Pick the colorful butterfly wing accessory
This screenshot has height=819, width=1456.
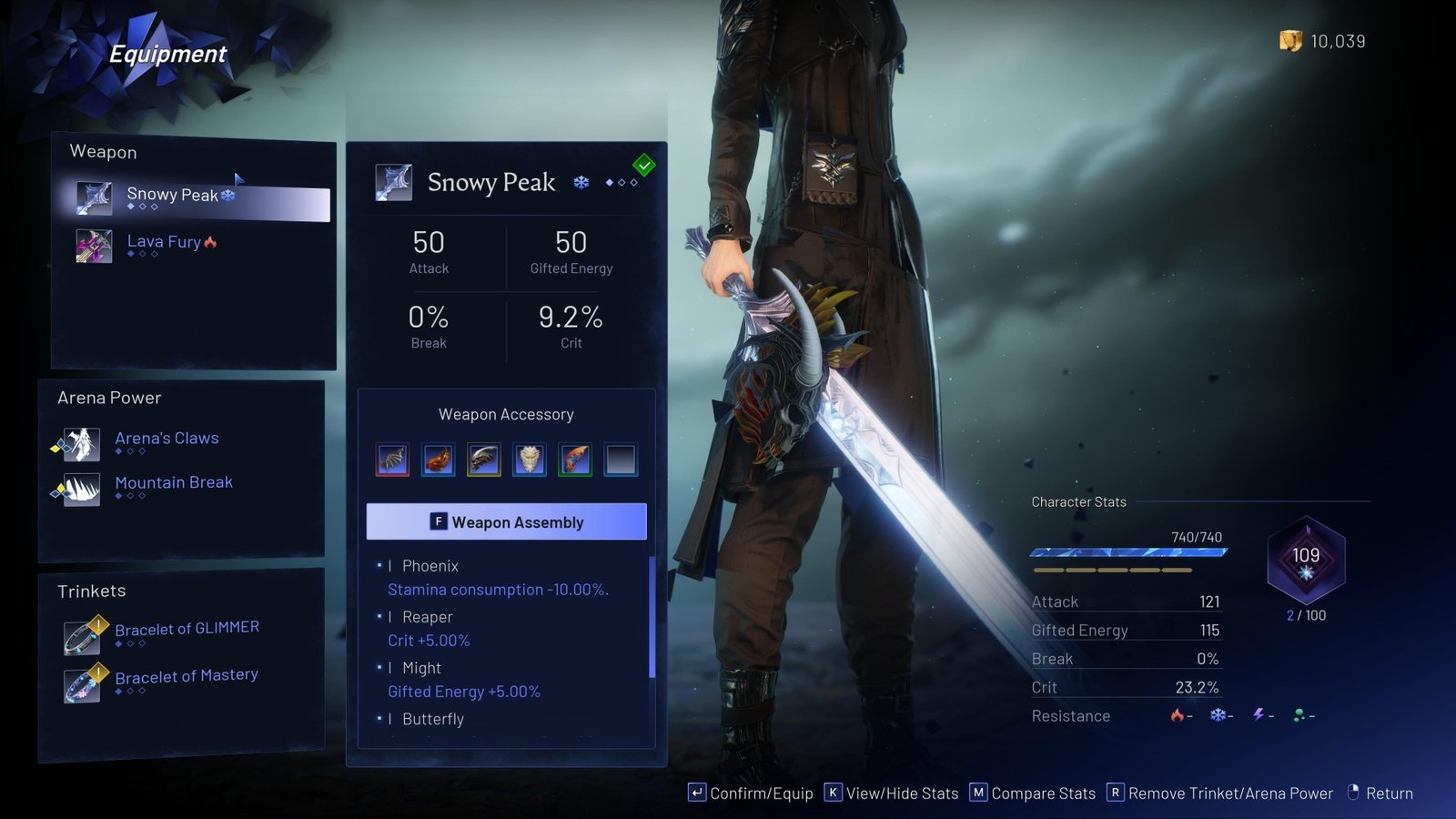pos(575,460)
